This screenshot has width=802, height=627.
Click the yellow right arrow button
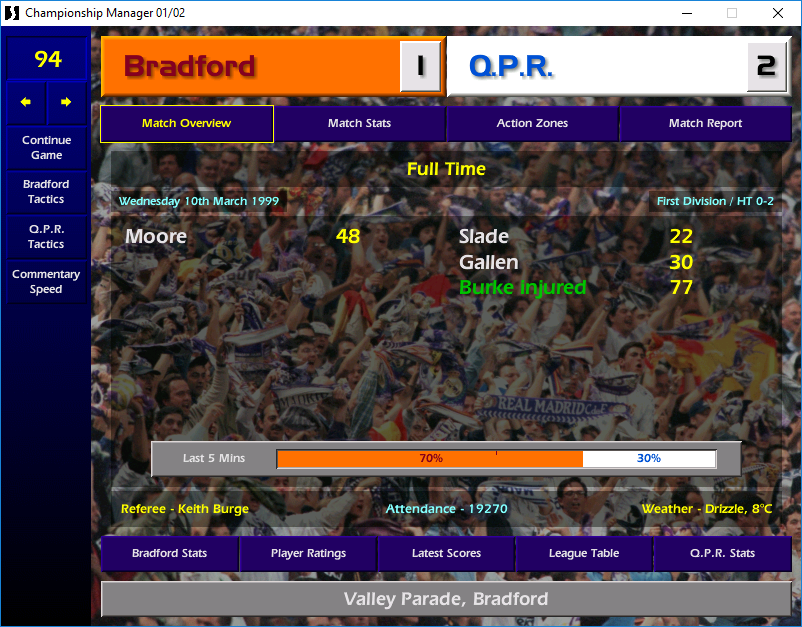(x=66, y=102)
